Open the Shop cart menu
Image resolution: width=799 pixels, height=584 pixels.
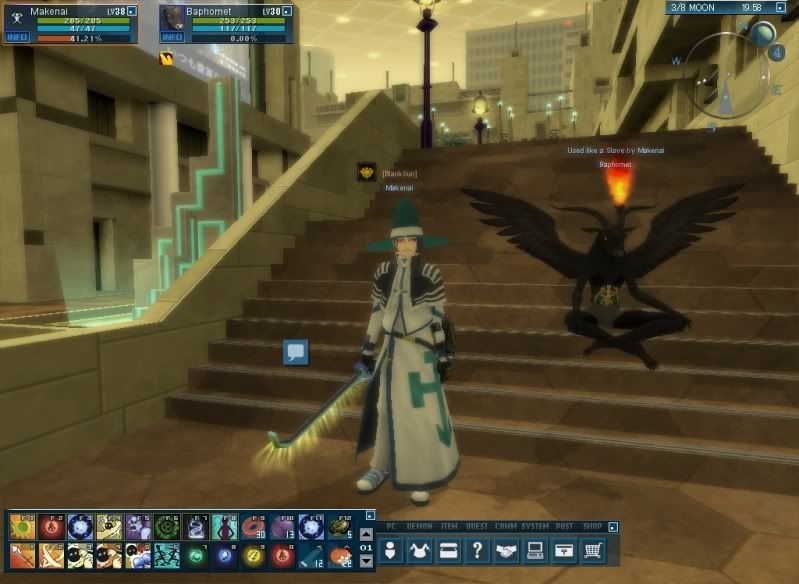click(594, 549)
